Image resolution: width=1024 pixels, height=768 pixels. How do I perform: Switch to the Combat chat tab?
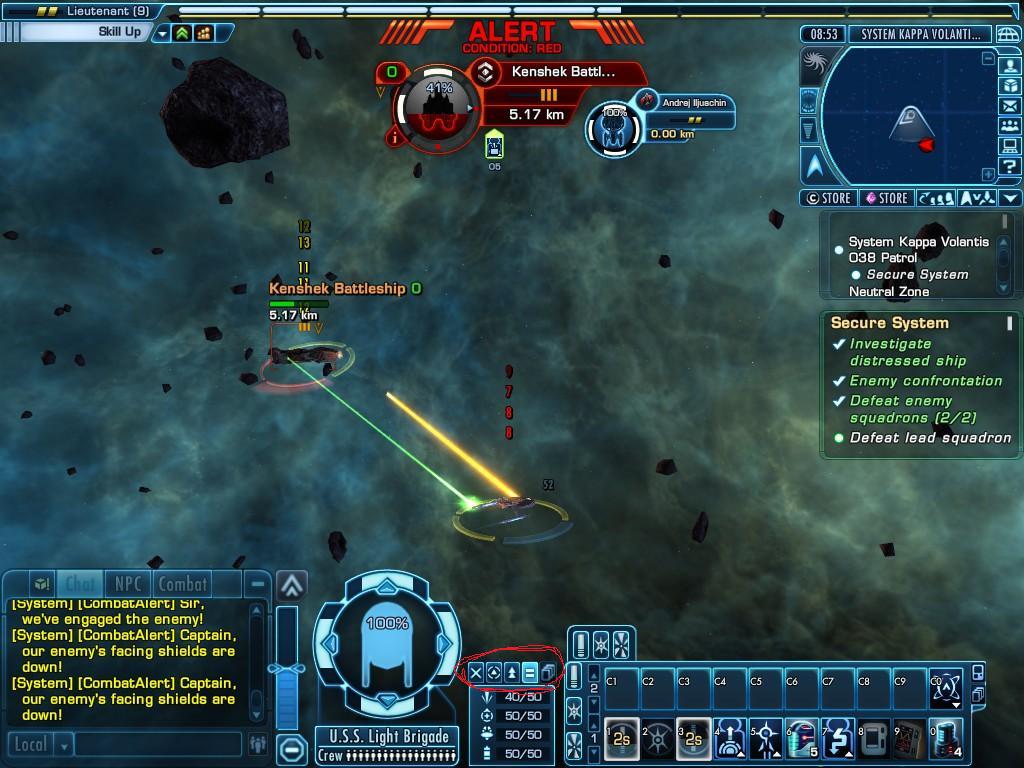(183, 584)
